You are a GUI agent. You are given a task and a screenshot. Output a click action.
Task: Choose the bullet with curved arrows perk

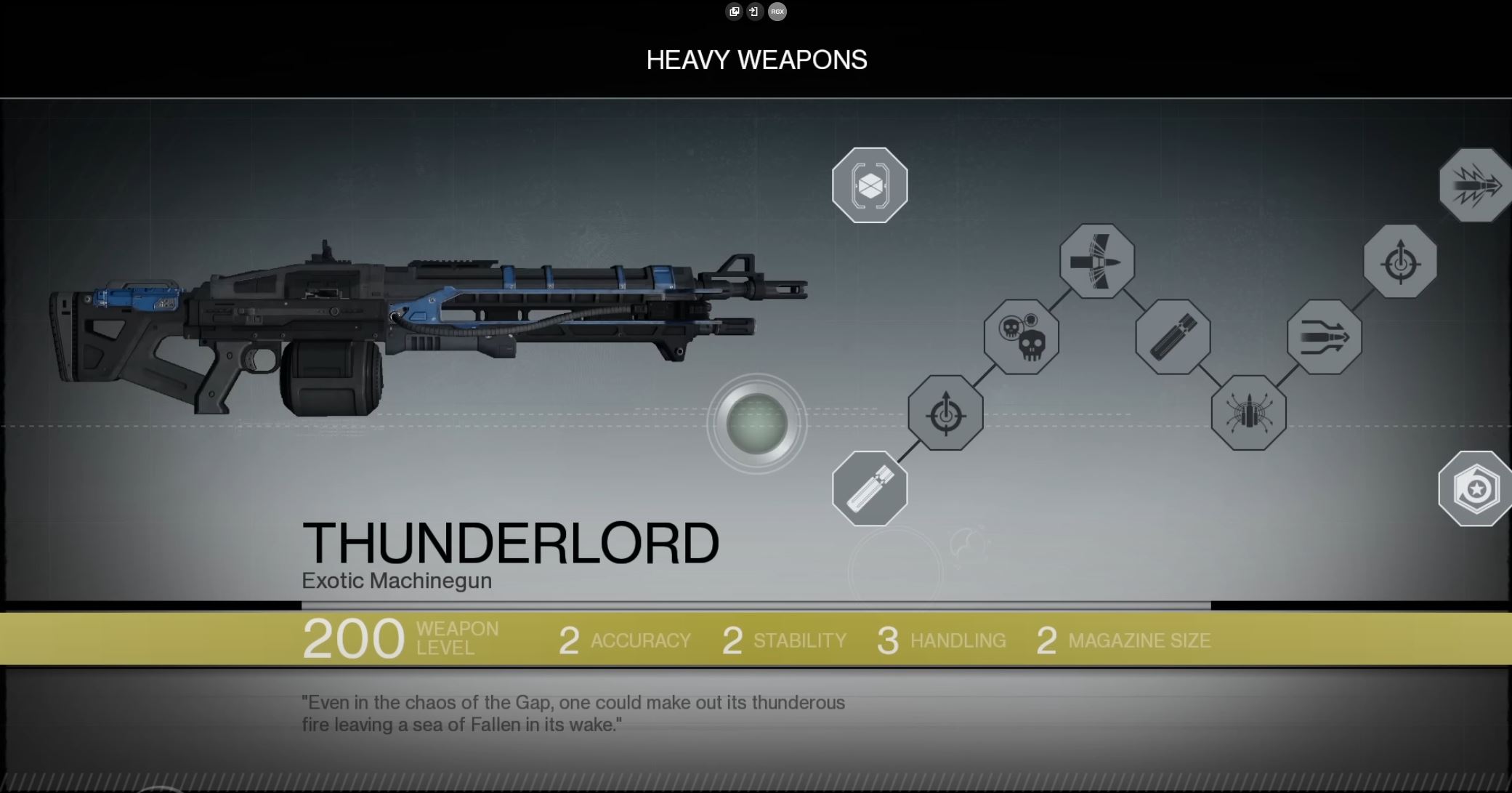coord(1324,337)
